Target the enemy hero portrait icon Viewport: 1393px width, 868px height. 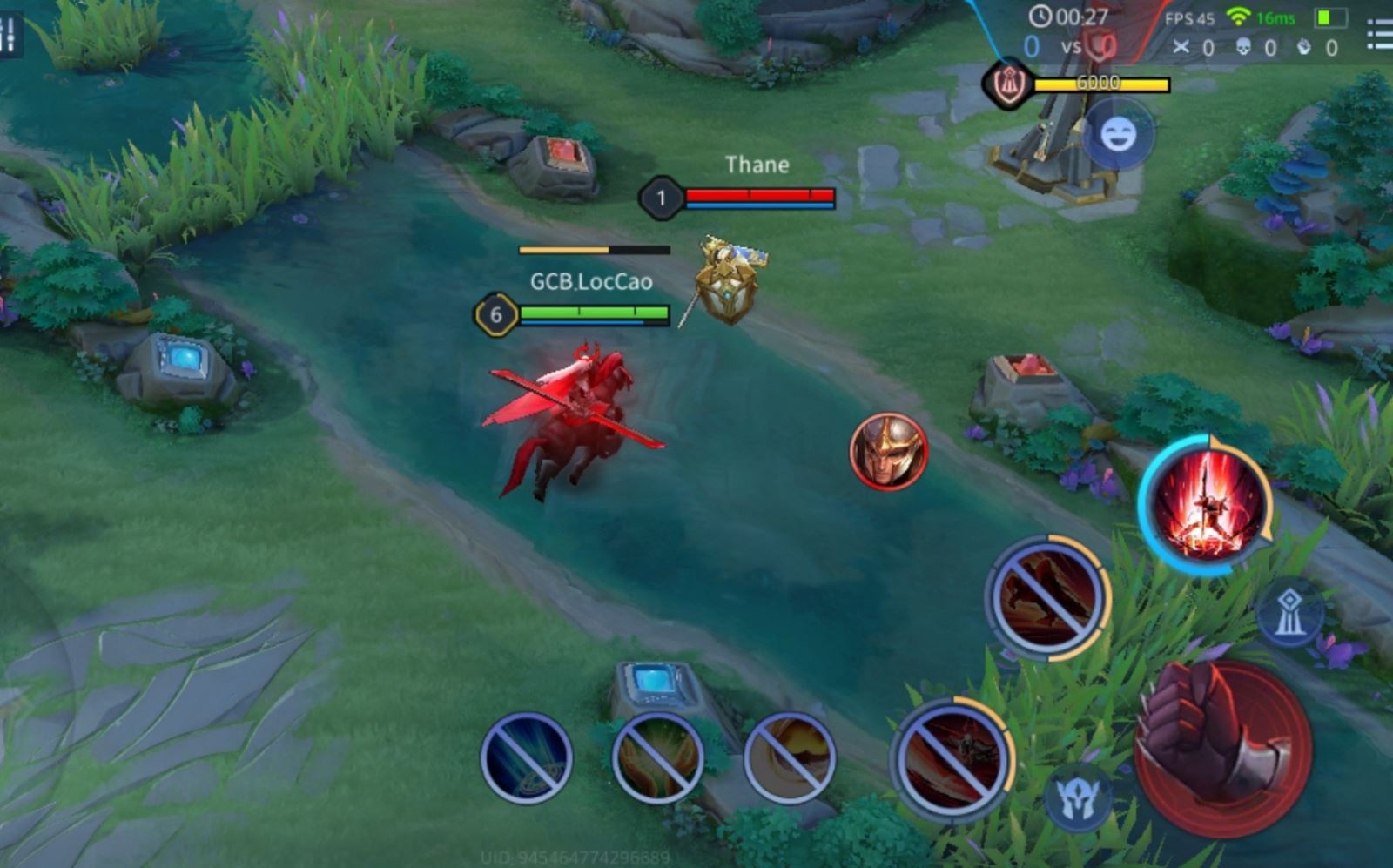pyautogui.click(x=888, y=451)
